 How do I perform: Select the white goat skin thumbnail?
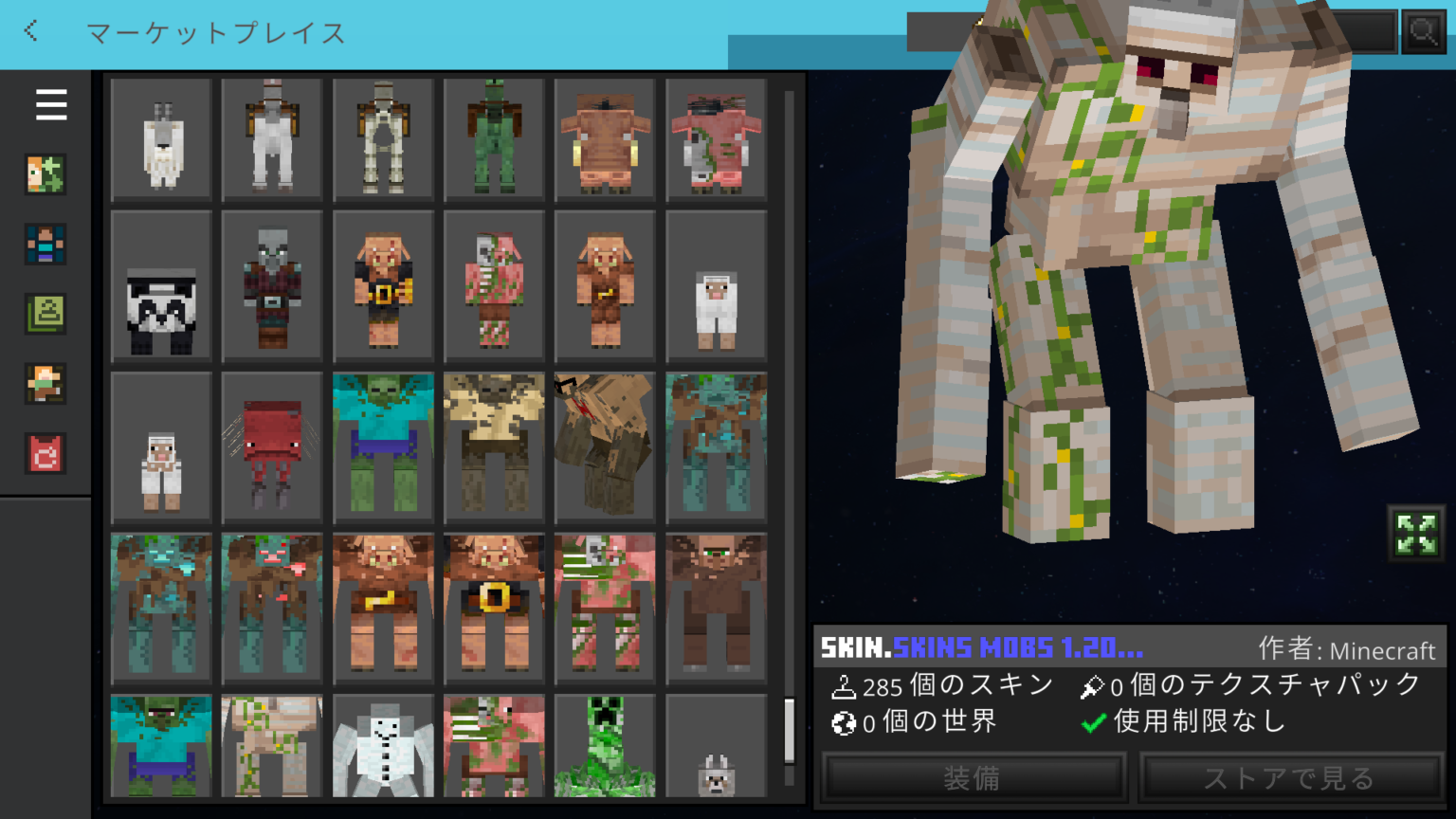point(161,139)
